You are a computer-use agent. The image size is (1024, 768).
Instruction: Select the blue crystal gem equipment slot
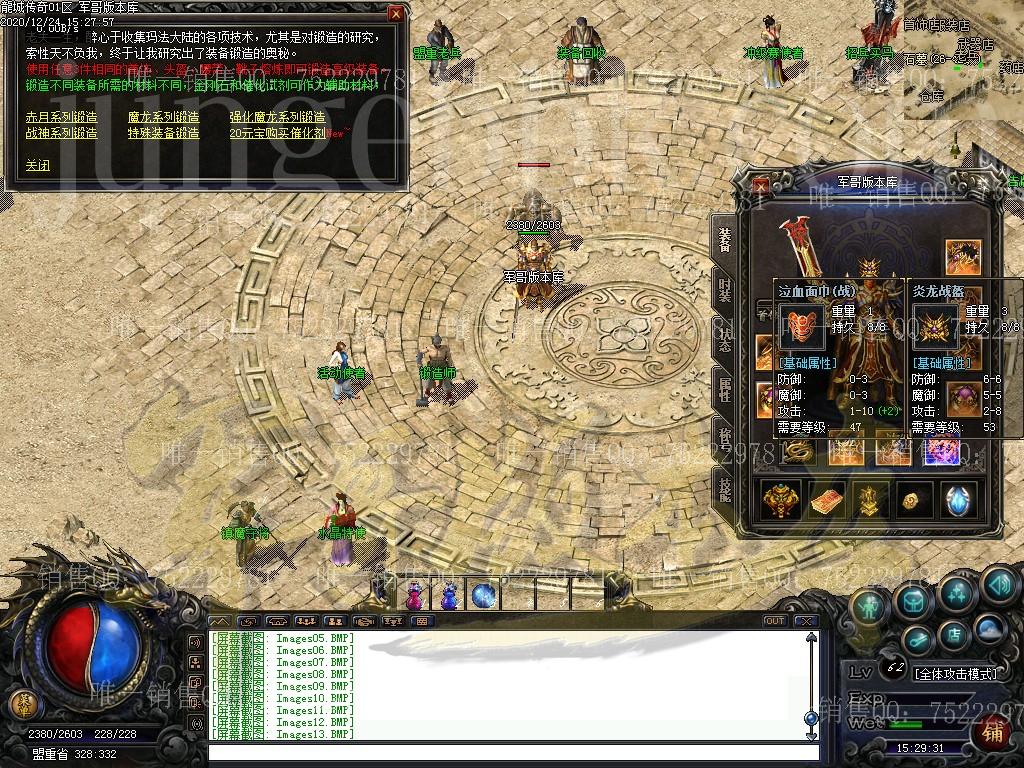coord(958,500)
